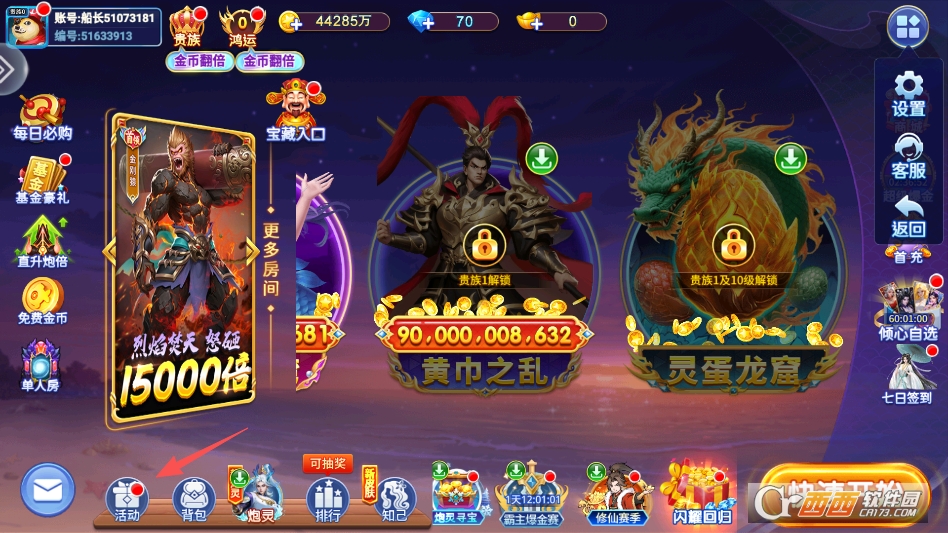Open the 排行 ranking board

point(327,497)
